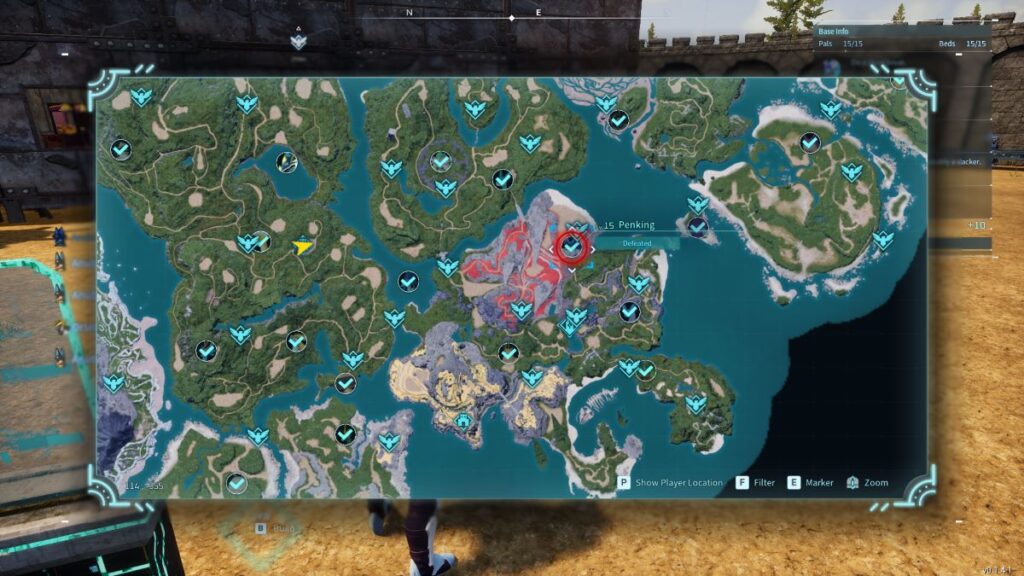Select the red-circled Penking boss marker

pyautogui.click(x=572, y=245)
